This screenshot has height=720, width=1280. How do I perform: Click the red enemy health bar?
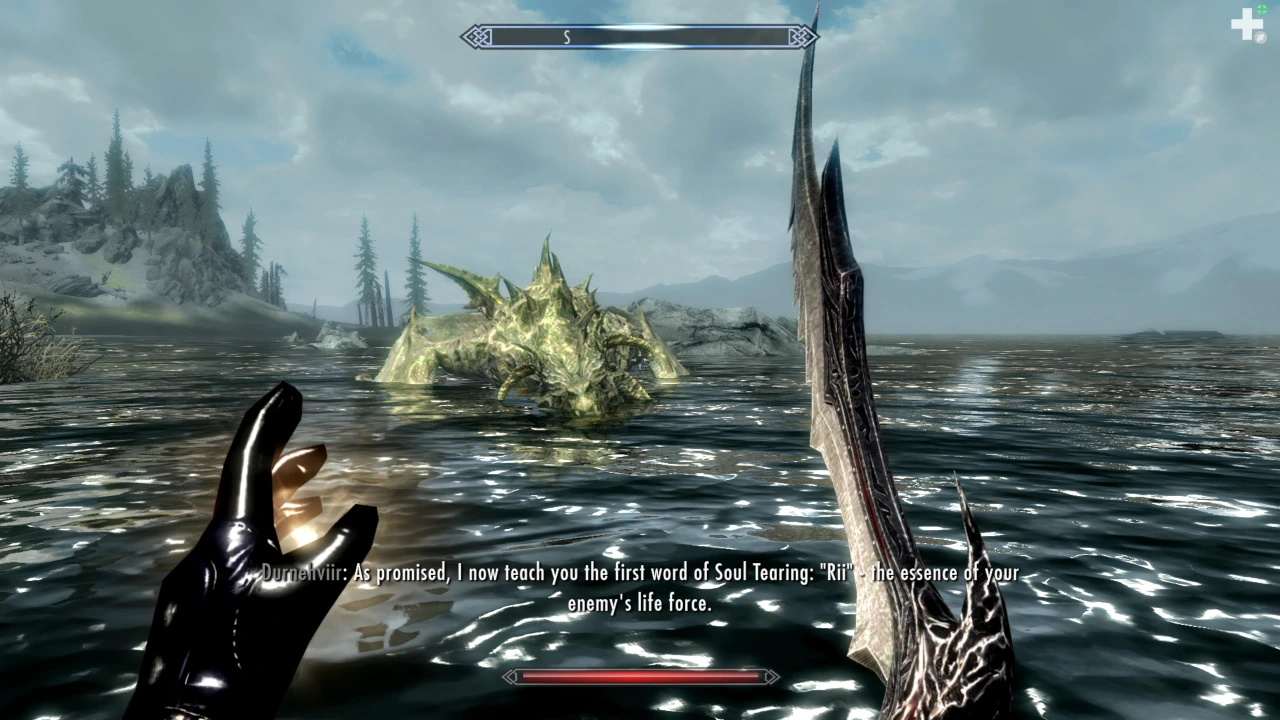pyautogui.click(x=640, y=677)
